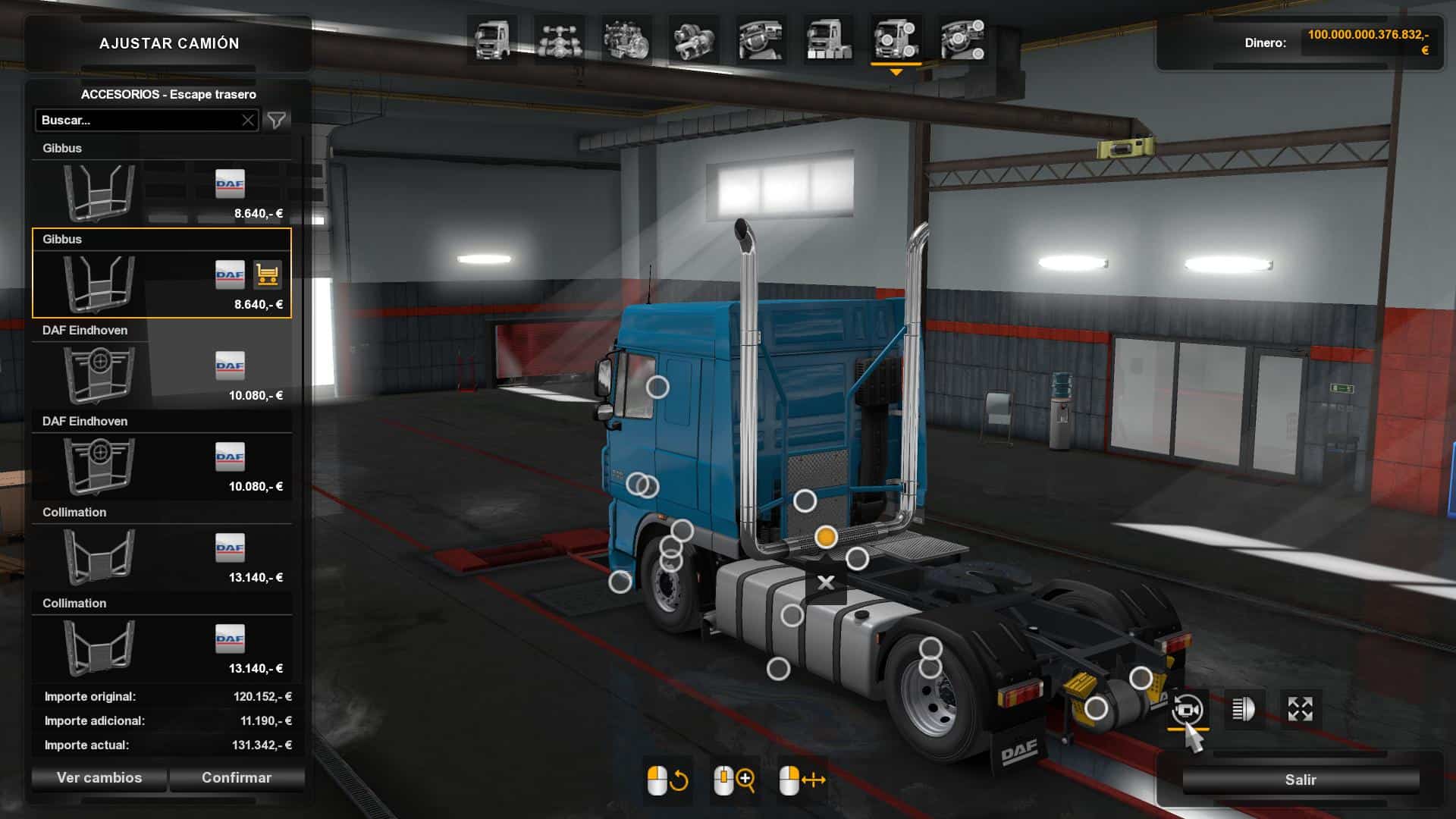Click the shopping cart icon on Gibbus
1456x819 pixels.
267,275
